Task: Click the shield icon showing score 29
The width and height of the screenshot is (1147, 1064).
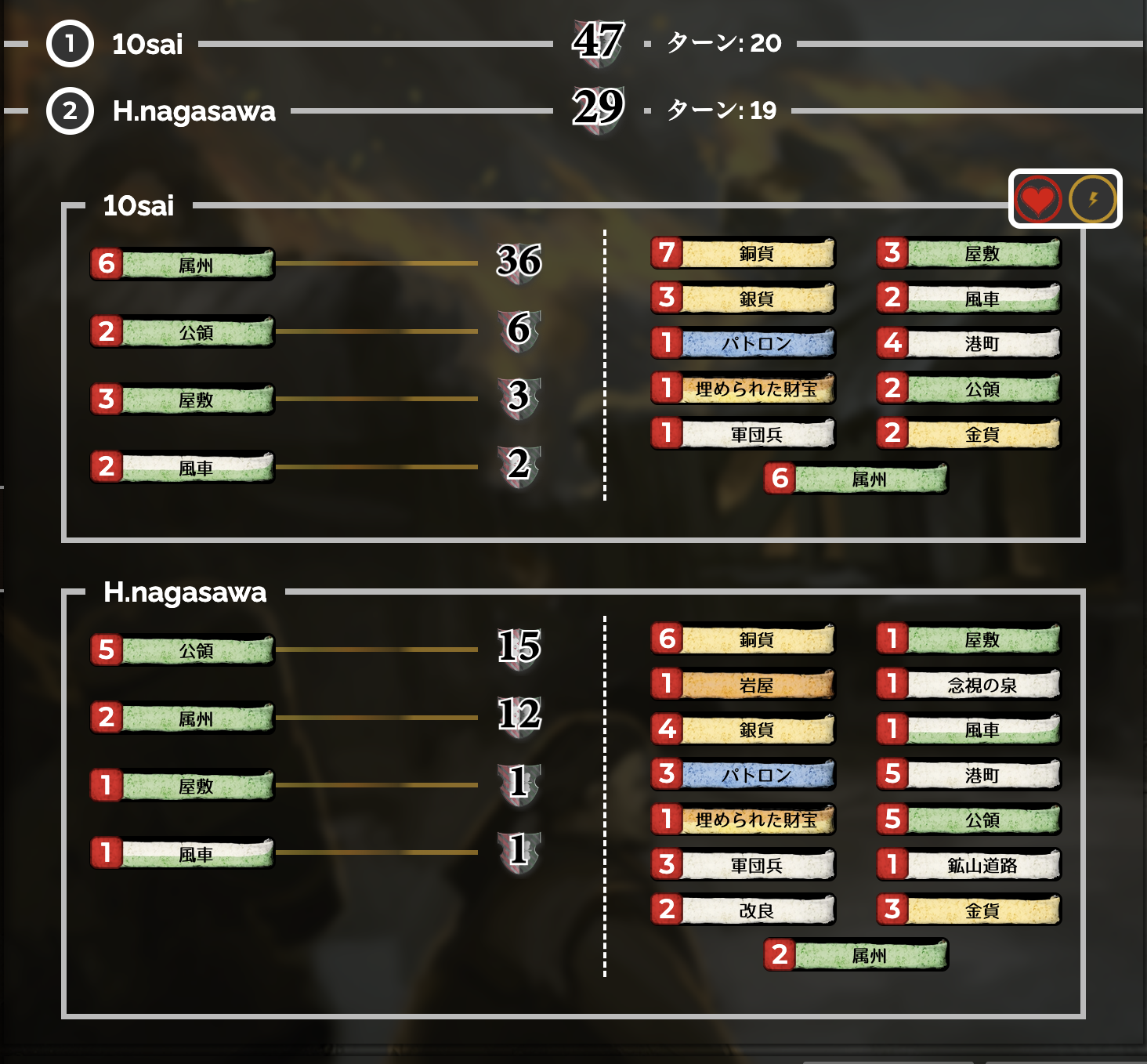Action: (599, 108)
